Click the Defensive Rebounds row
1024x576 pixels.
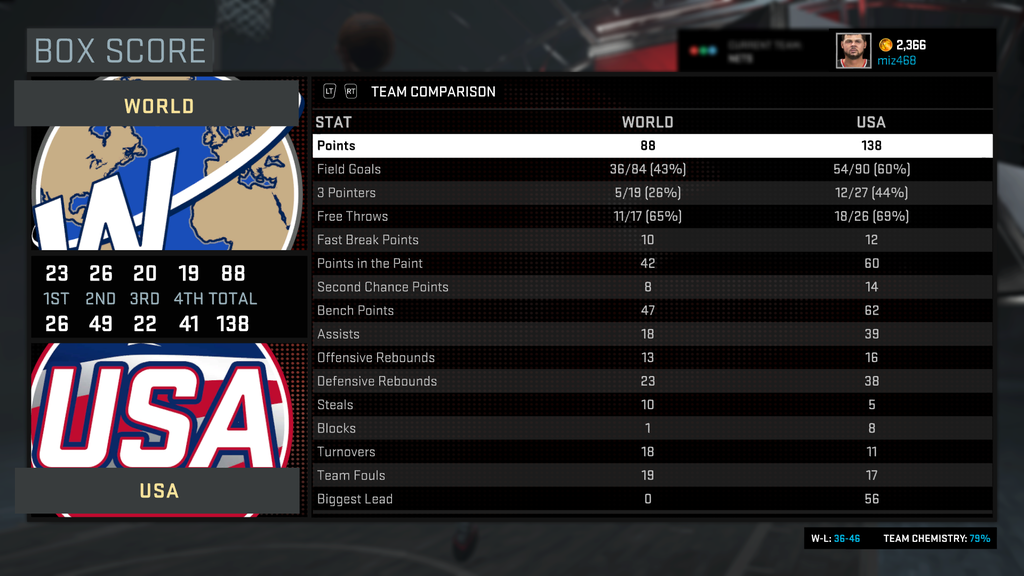click(652, 381)
